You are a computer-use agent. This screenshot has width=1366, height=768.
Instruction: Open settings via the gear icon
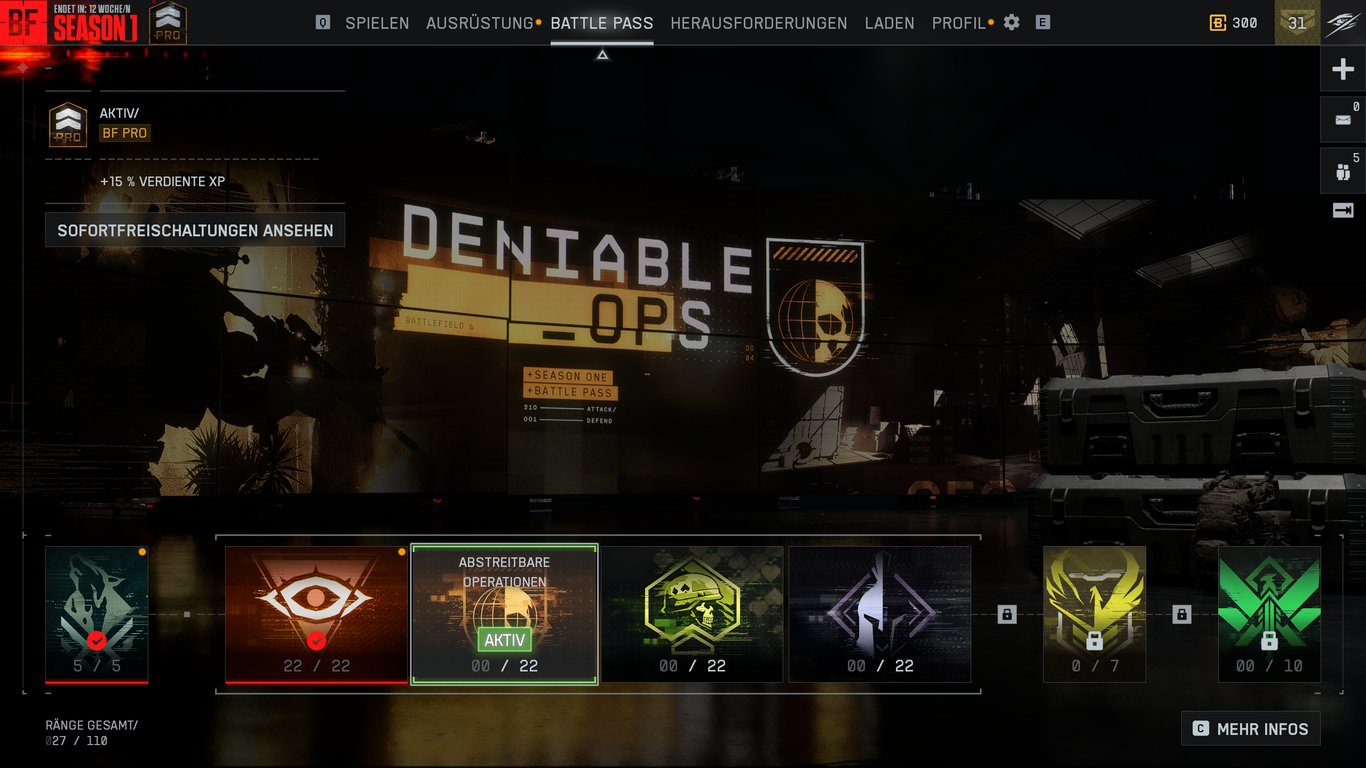1012,22
